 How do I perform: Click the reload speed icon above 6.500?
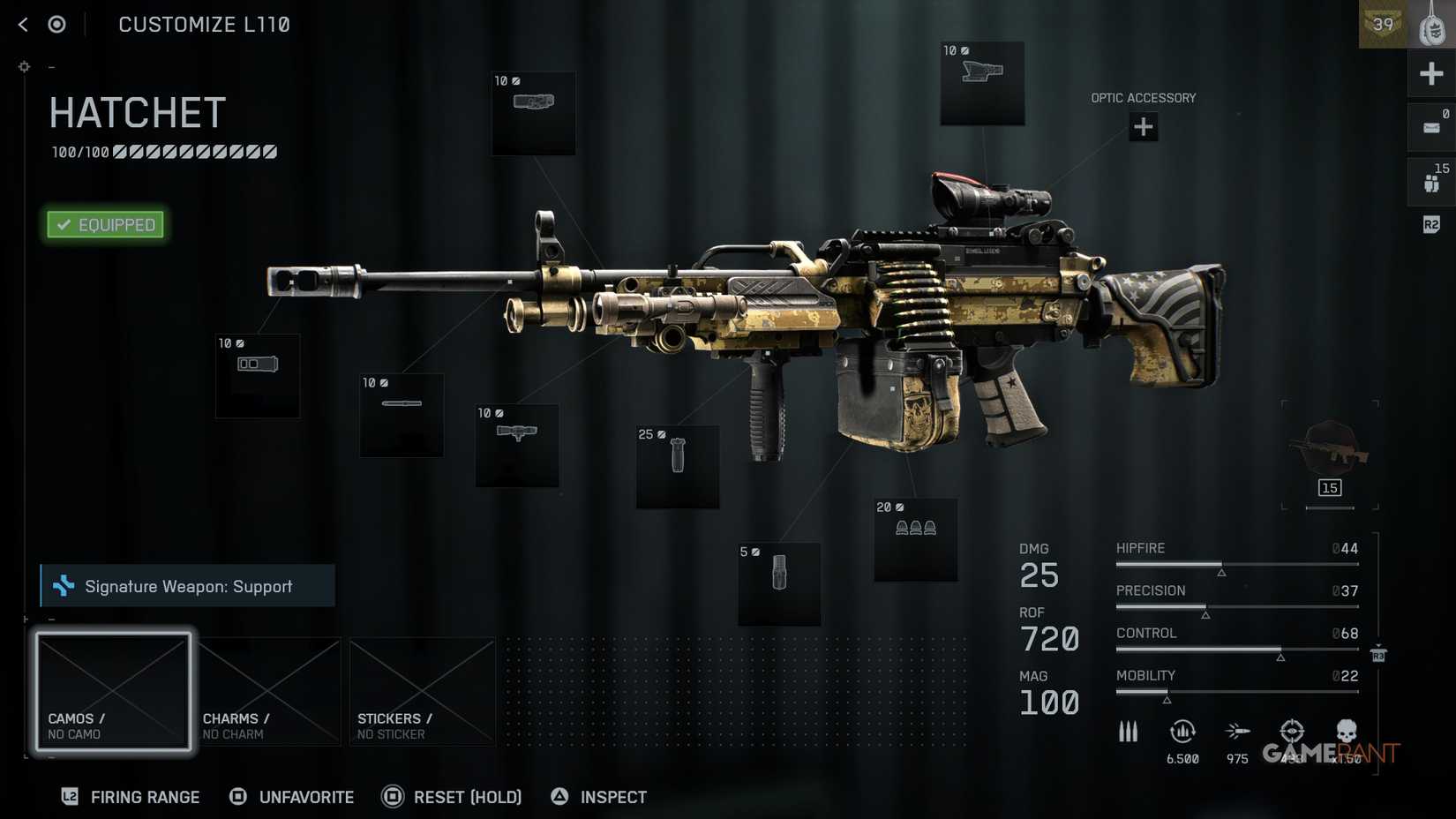(1182, 730)
